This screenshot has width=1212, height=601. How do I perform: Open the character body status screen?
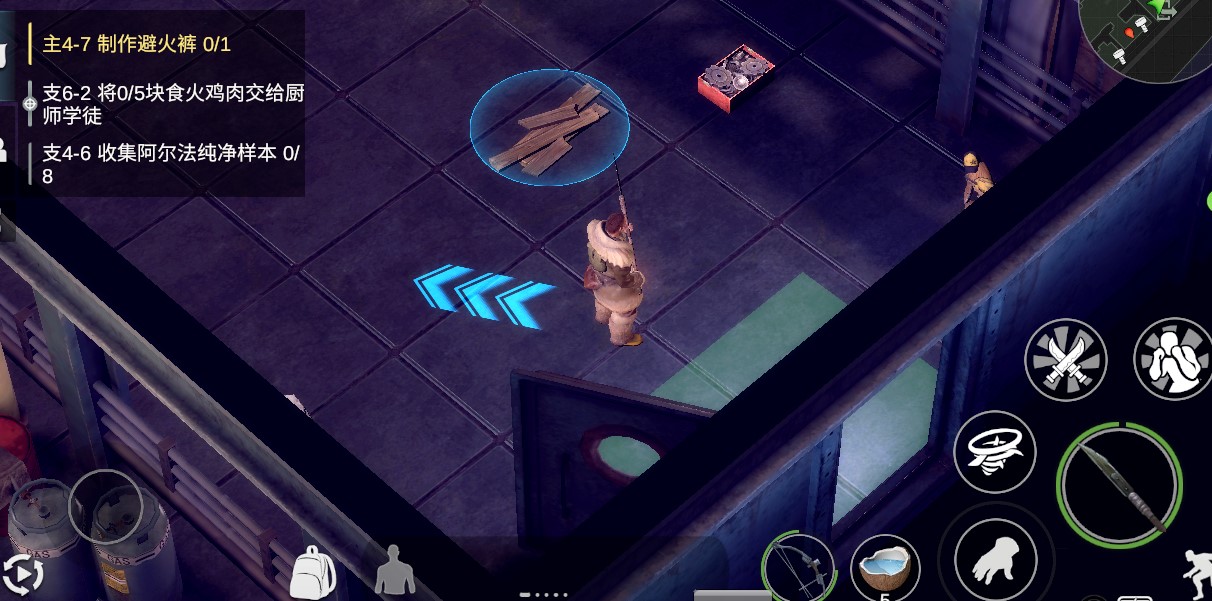pos(393,571)
